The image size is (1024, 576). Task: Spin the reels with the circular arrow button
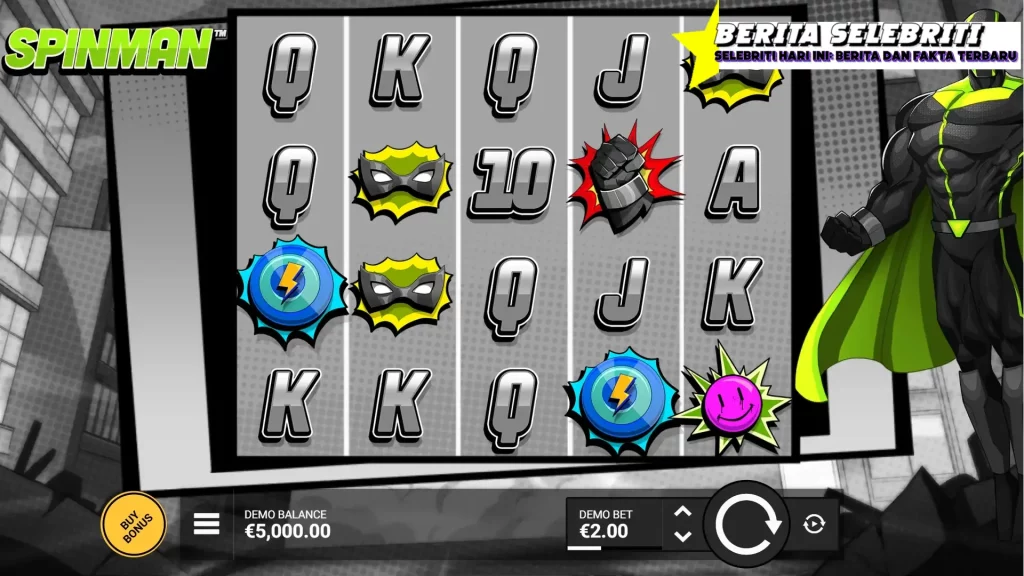coord(744,524)
